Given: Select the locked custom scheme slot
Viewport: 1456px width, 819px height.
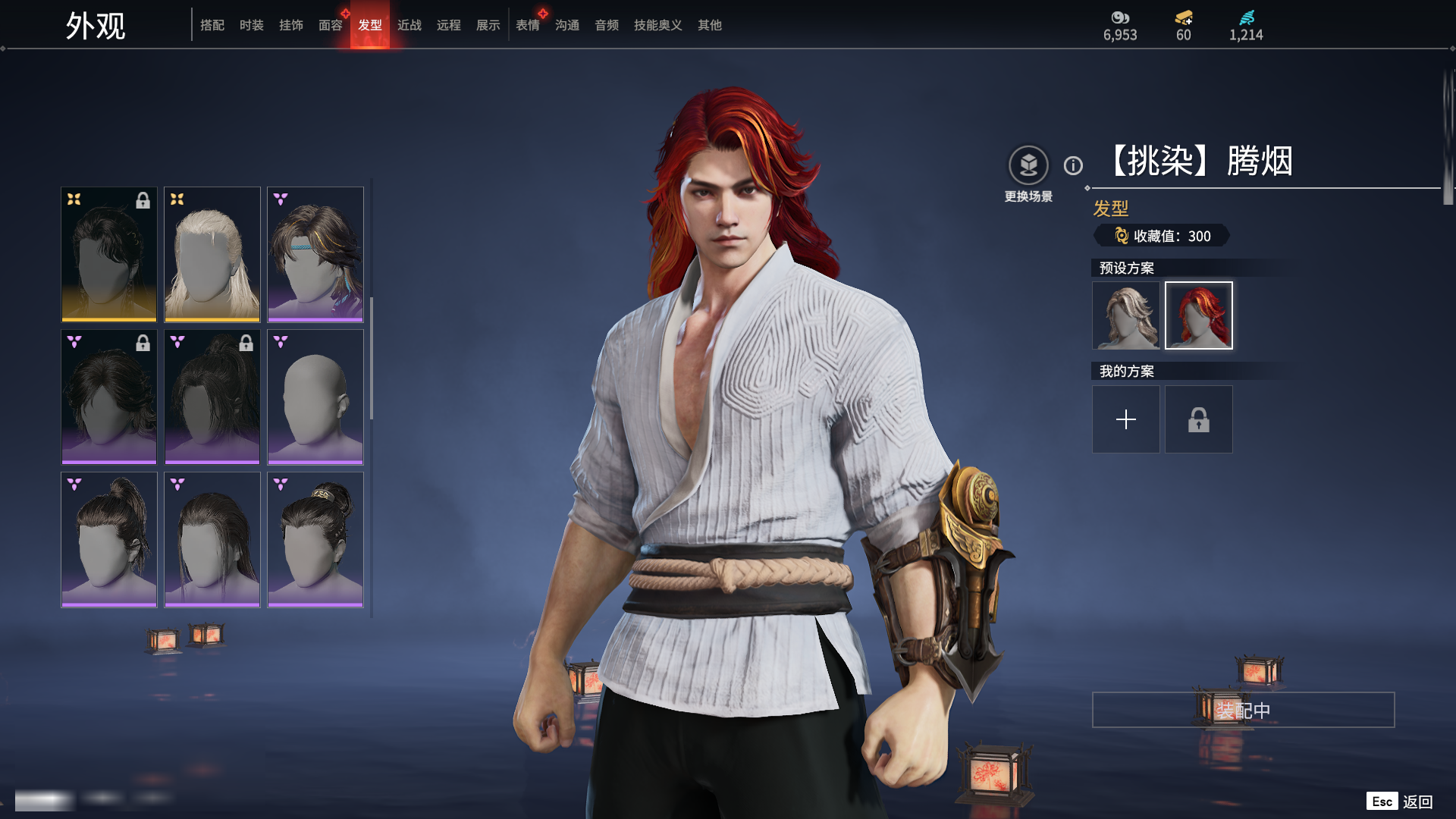Looking at the screenshot, I should tap(1199, 419).
